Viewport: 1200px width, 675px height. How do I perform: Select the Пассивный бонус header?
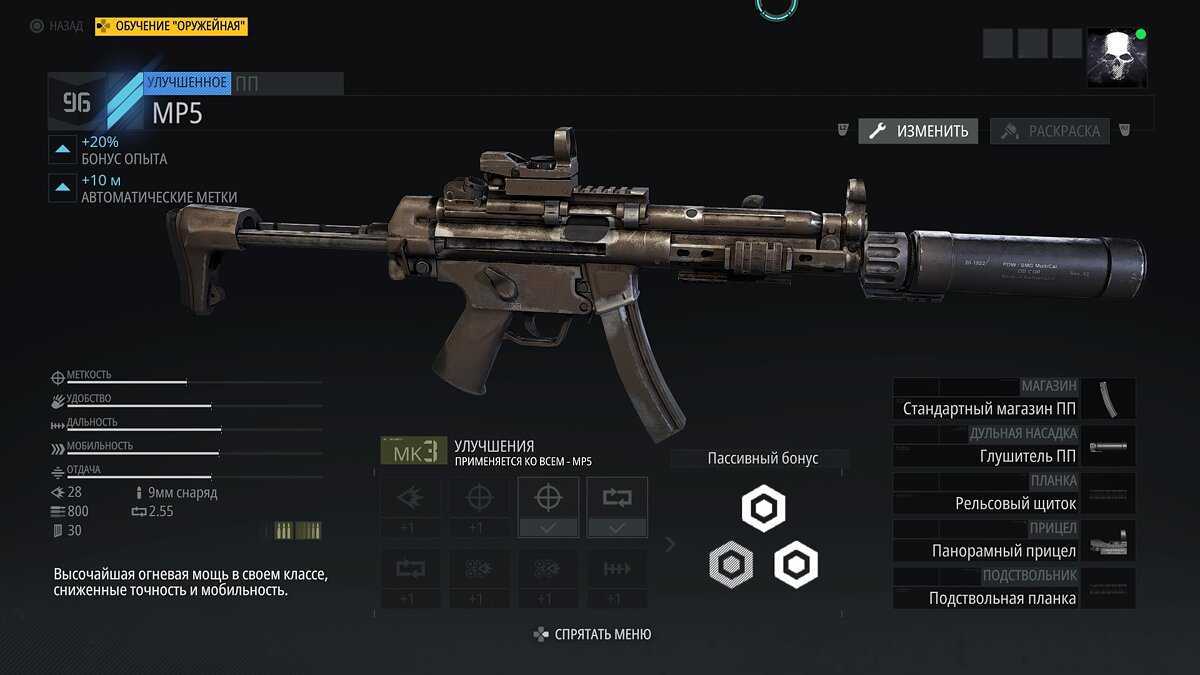(x=762, y=459)
